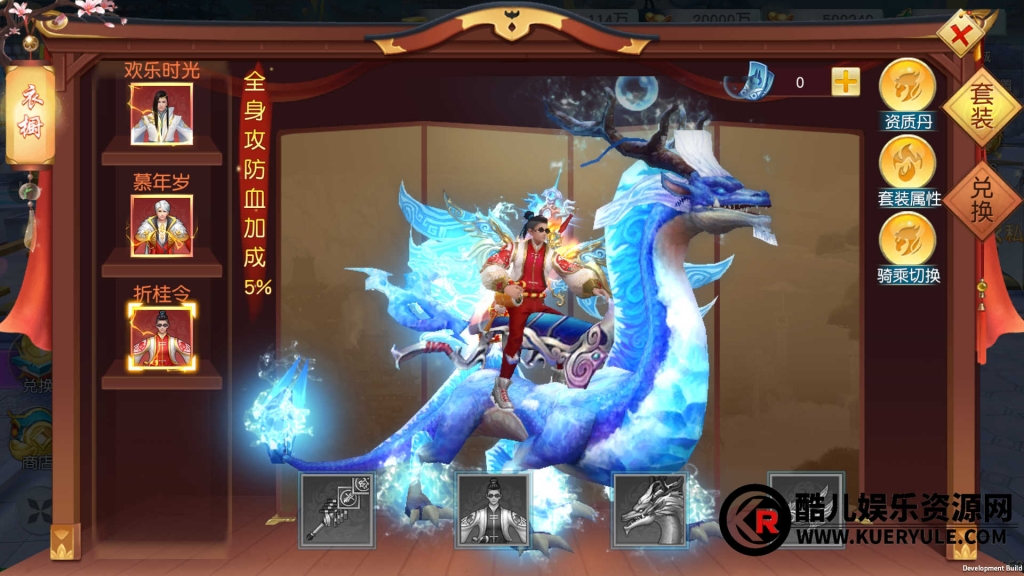This screenshot has width=1024, height=576.
Task: Open the 资质丹 aptitude pill button
Action: [x=907, y=87]
